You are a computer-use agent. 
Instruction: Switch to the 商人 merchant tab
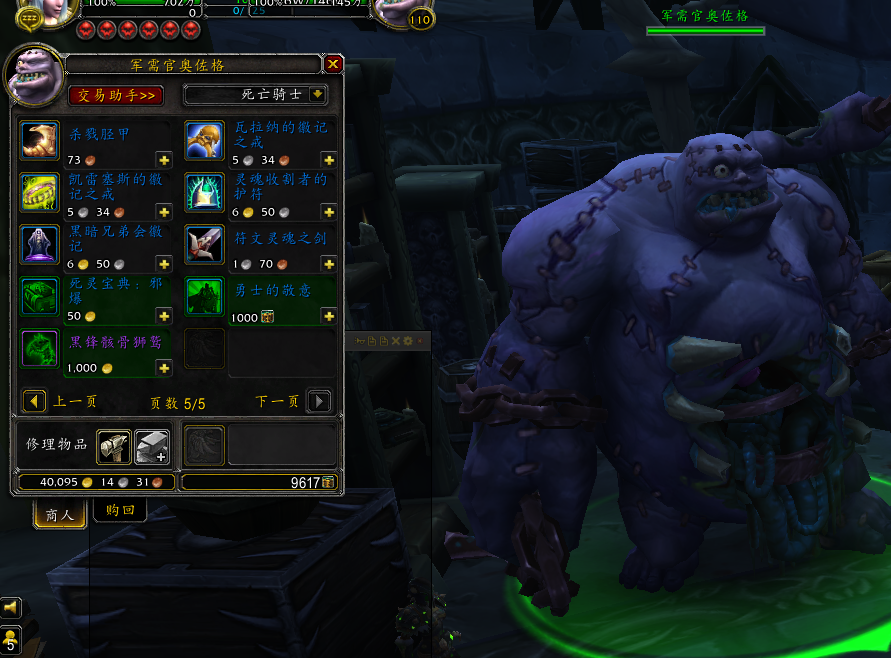tap(60, 514)
